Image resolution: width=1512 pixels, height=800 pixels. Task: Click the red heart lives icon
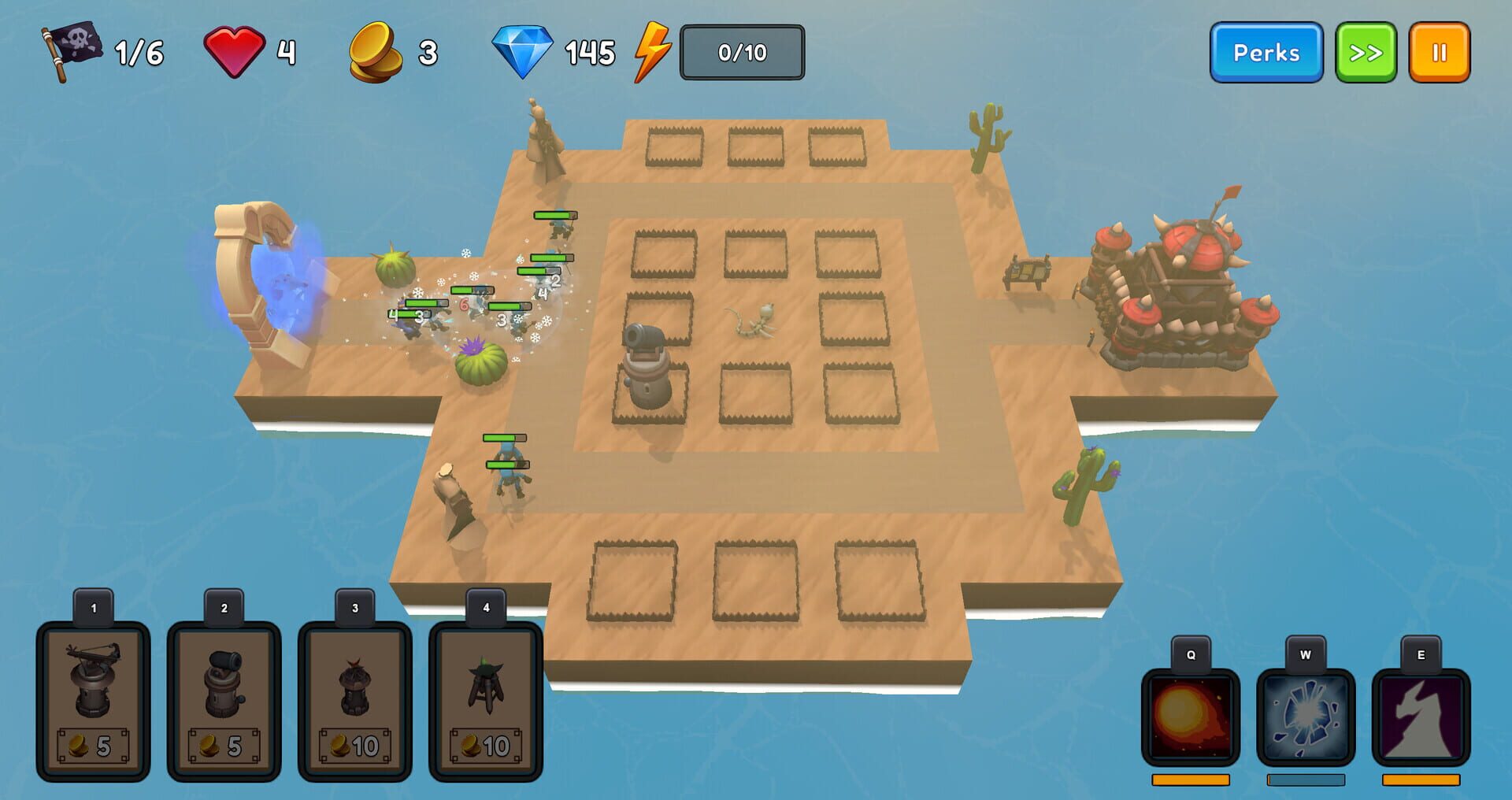235,49
